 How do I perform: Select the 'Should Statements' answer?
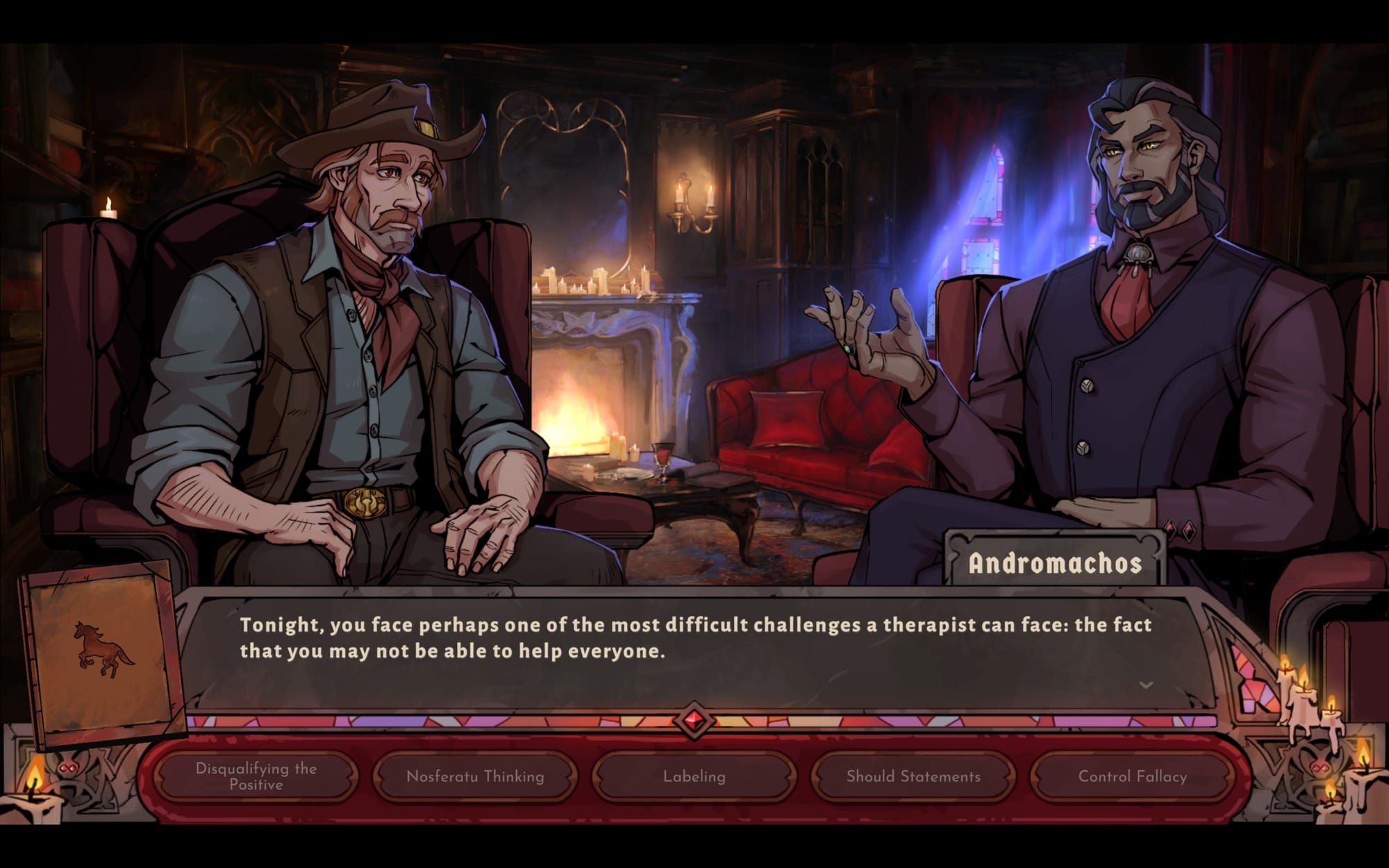913,778
